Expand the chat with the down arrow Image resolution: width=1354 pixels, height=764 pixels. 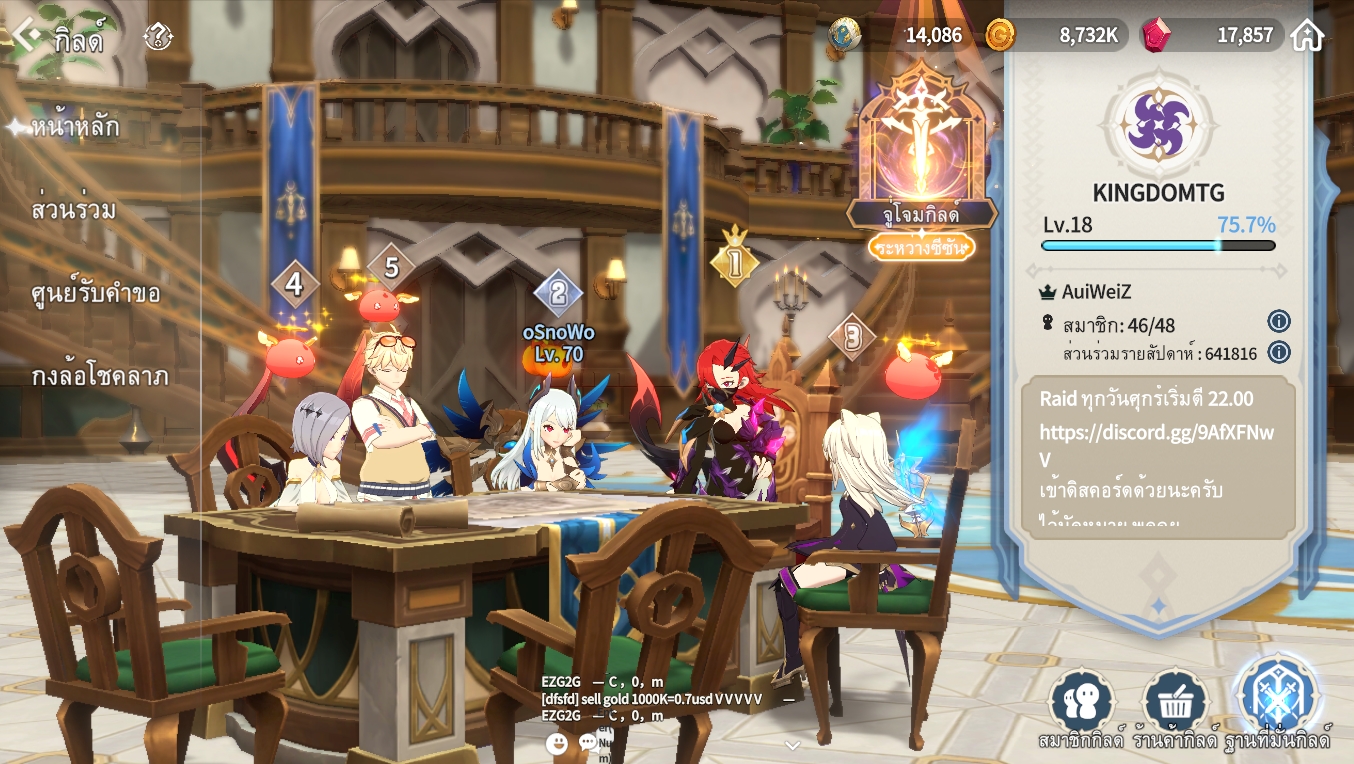[792, 745]
